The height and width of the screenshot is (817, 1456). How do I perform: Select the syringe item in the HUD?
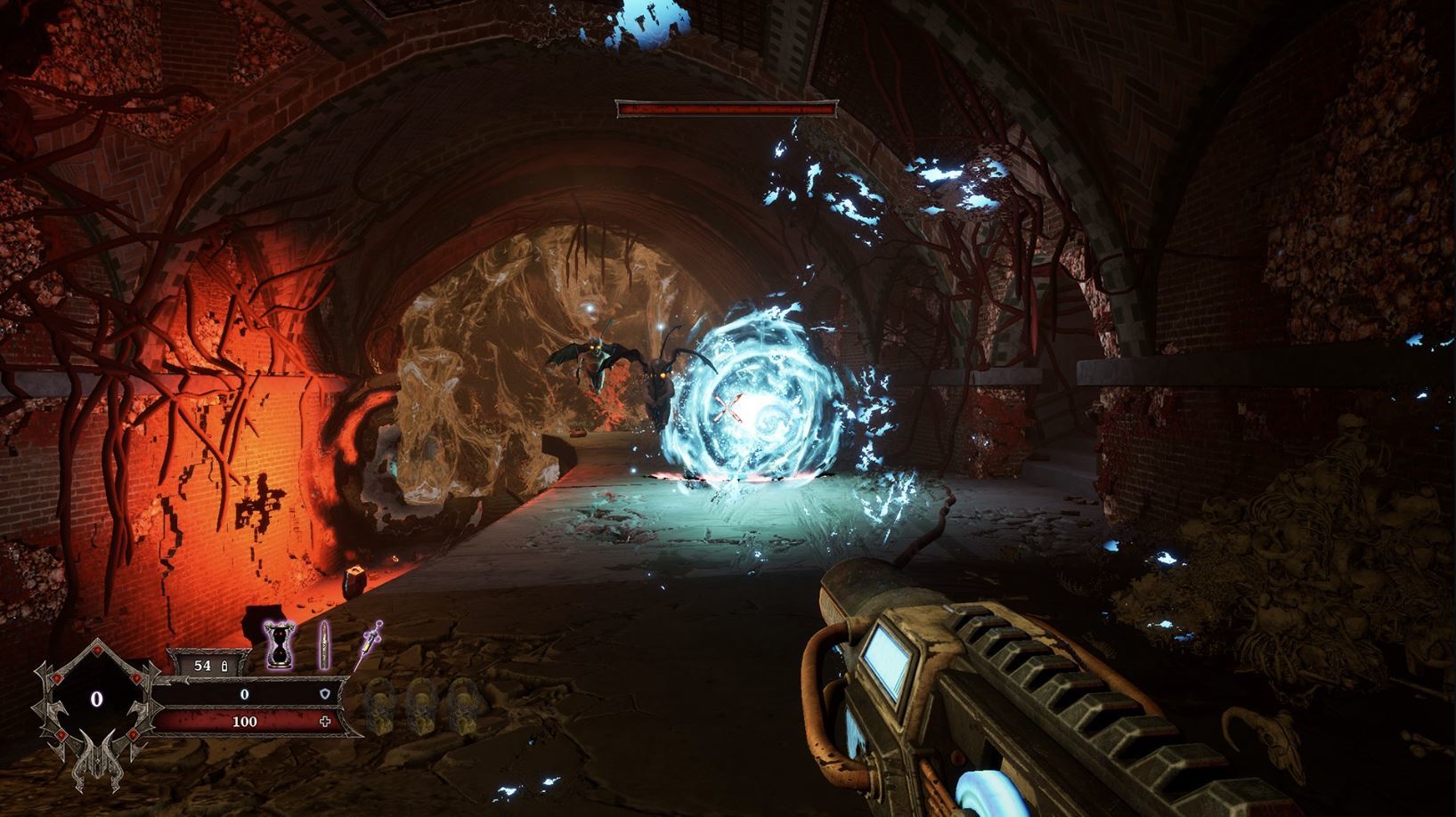(372, 639)
